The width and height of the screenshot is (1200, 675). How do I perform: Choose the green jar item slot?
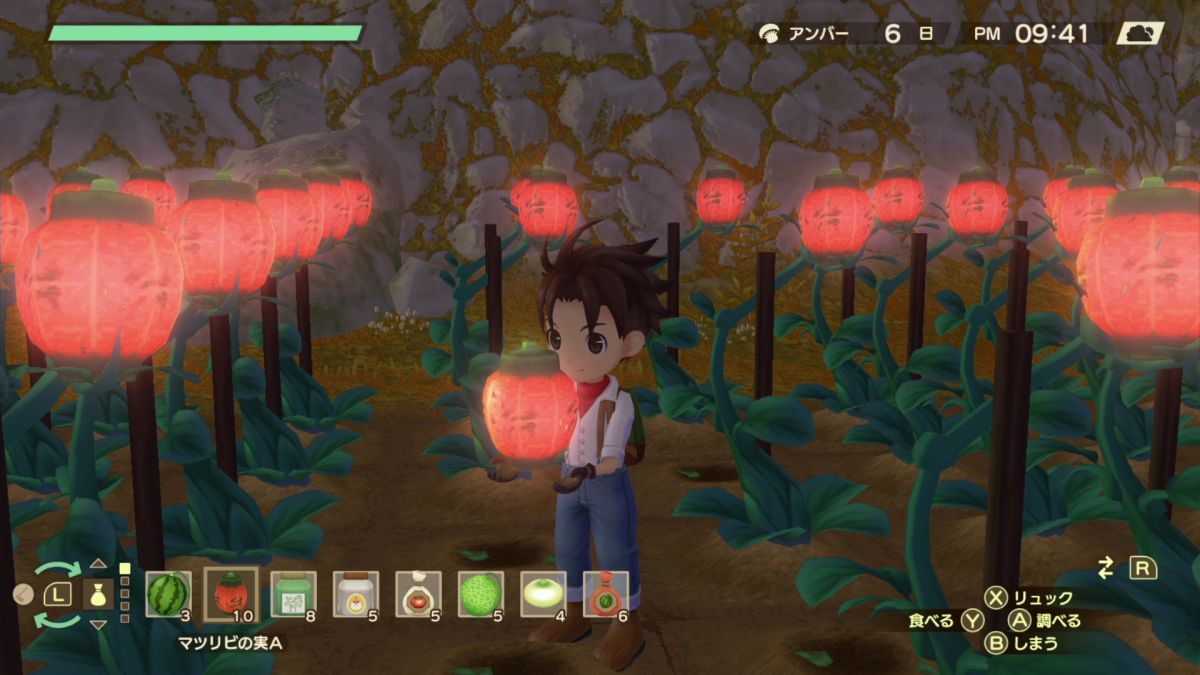(x=293, y=594)
